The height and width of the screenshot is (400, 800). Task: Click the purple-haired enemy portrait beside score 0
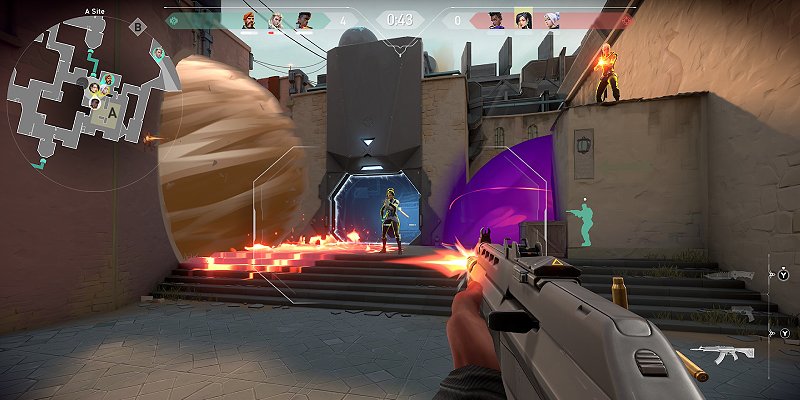click(x=495, y=19)
